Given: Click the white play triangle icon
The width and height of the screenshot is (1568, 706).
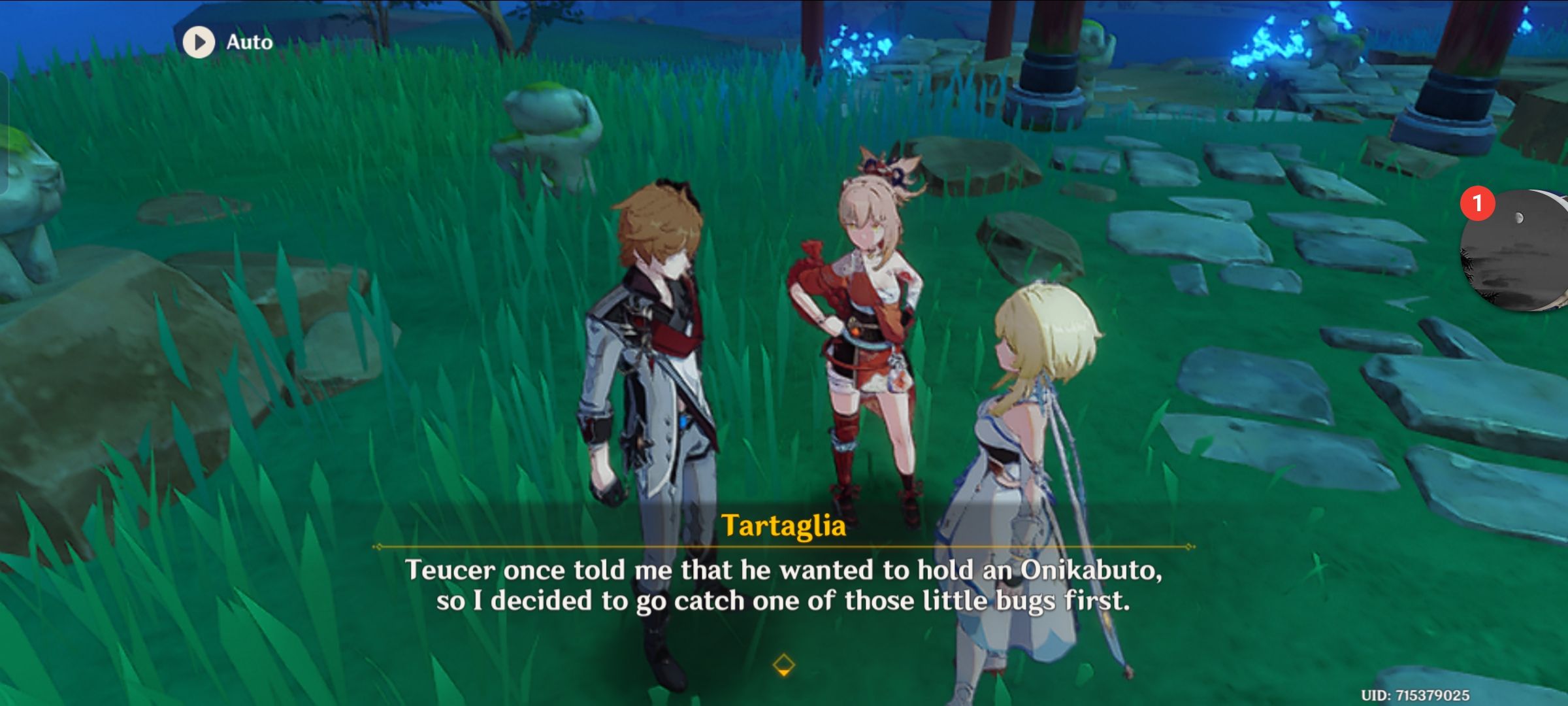Looking at the screenshot, I should click(199, 42).
